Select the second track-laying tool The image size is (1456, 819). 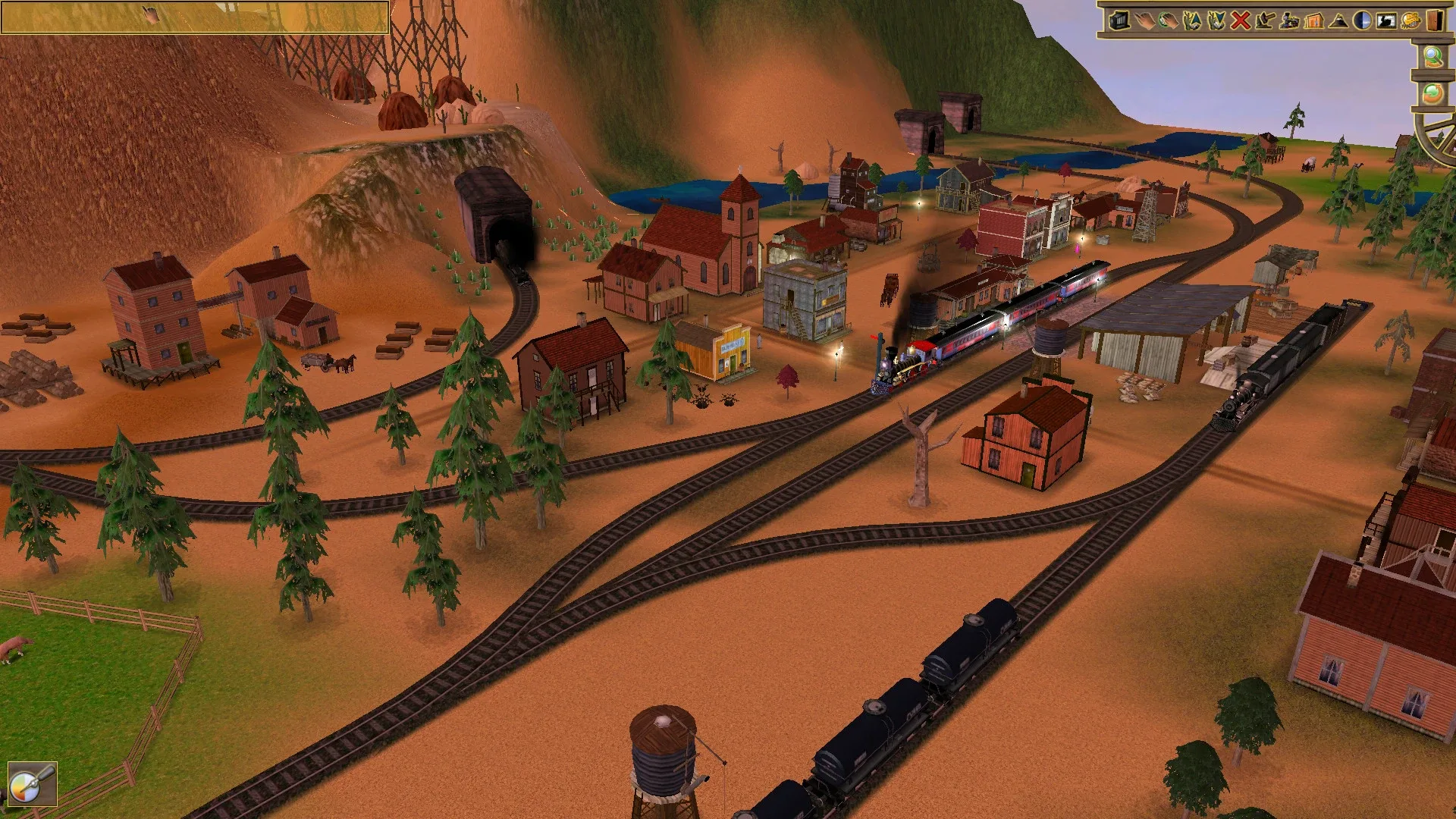coord(1216,21)
